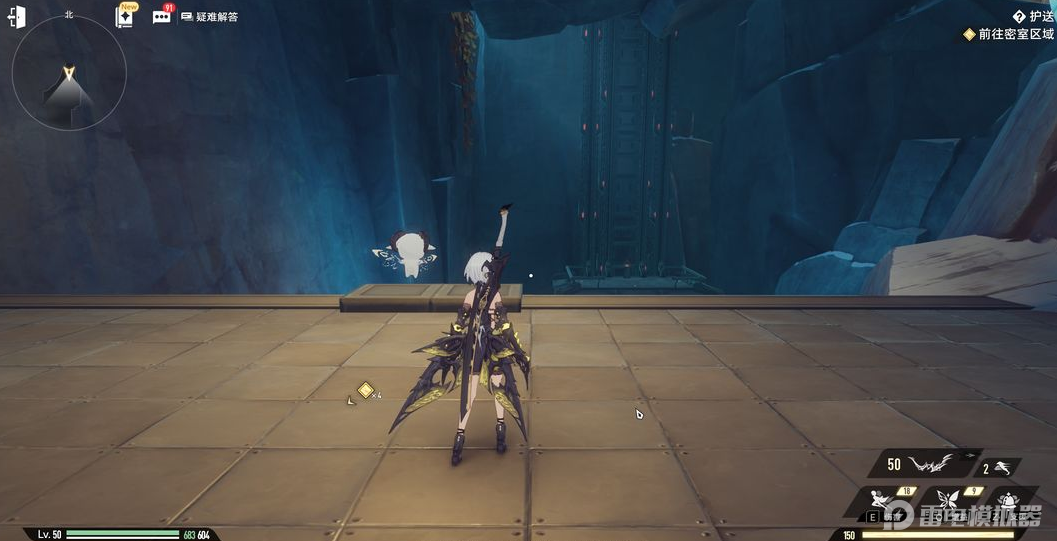Use the running fairy skill icon

pyautogui.click(x=884, y=499)
